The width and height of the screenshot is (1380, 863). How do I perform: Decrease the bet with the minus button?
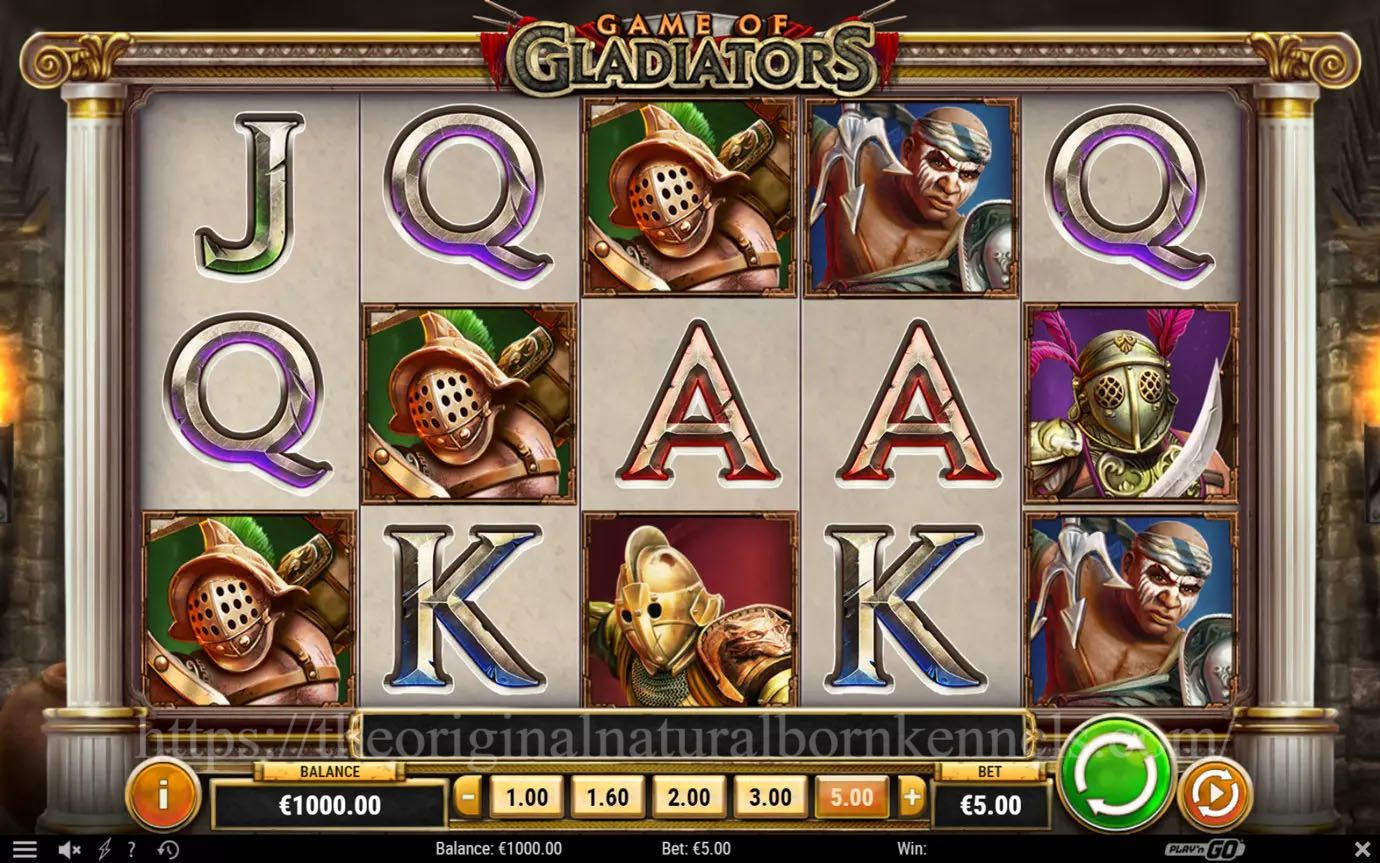(x=467, y=797)
